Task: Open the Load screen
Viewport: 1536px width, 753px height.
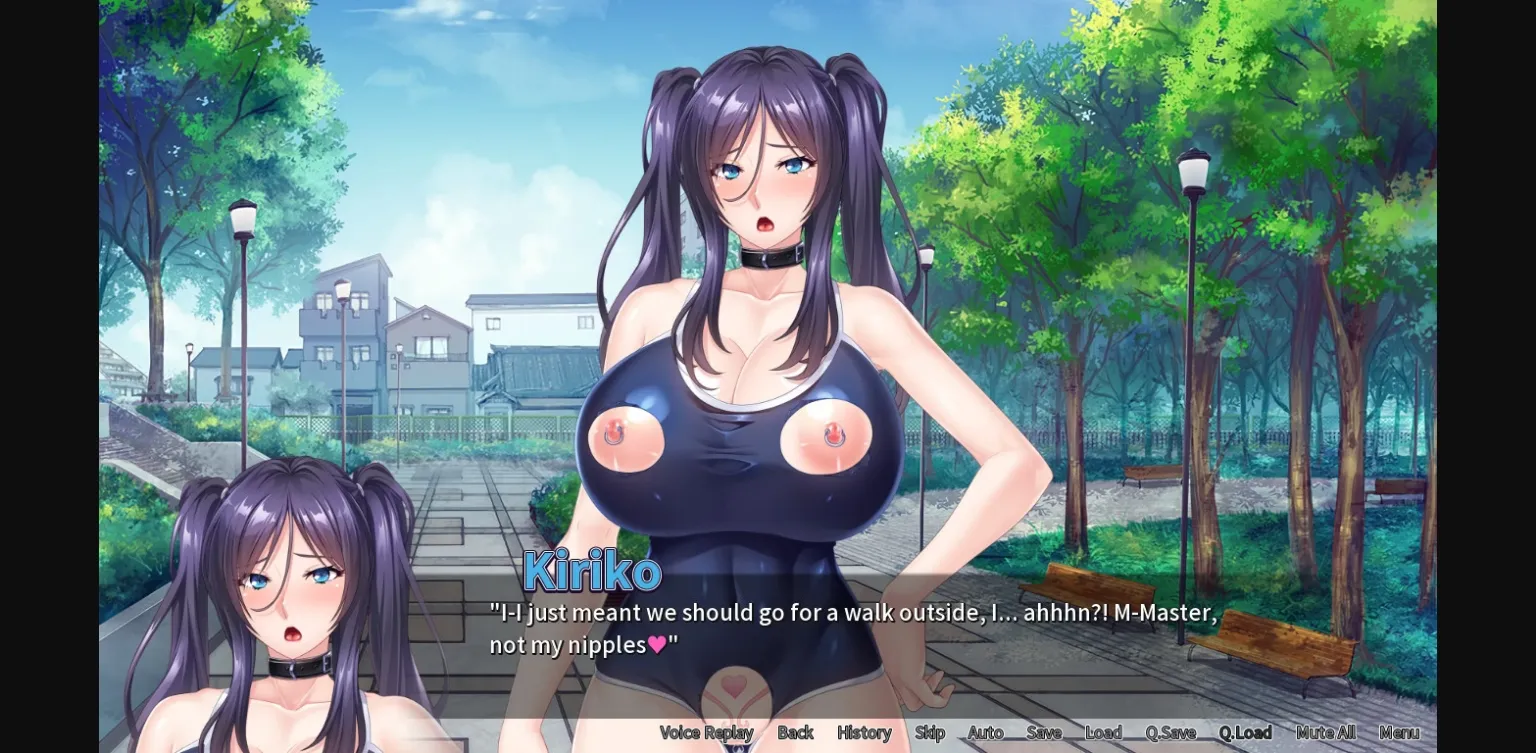Action: [x=1104, y=732]
